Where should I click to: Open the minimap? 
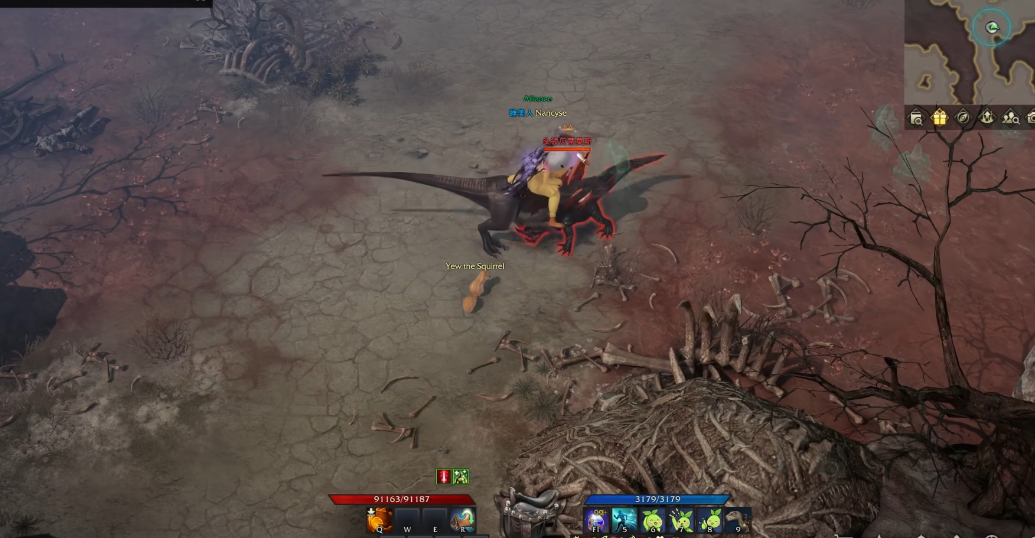point(968,50)
